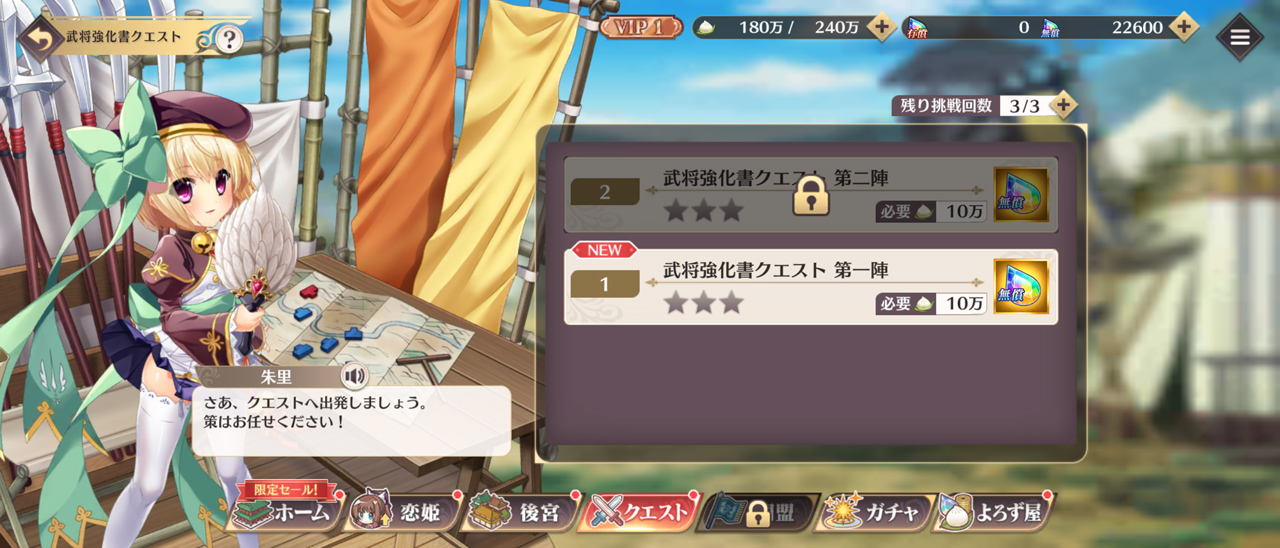Increase remaining challenge count
The image size is (1280, 548).
[x=1063, y=104]
